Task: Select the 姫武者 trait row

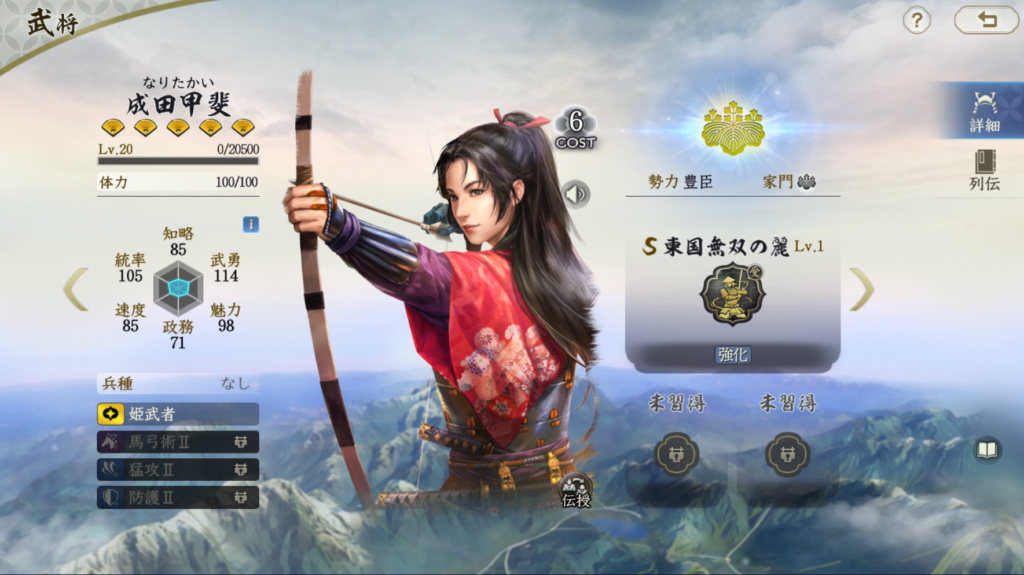Action: (x=178, y=413)
